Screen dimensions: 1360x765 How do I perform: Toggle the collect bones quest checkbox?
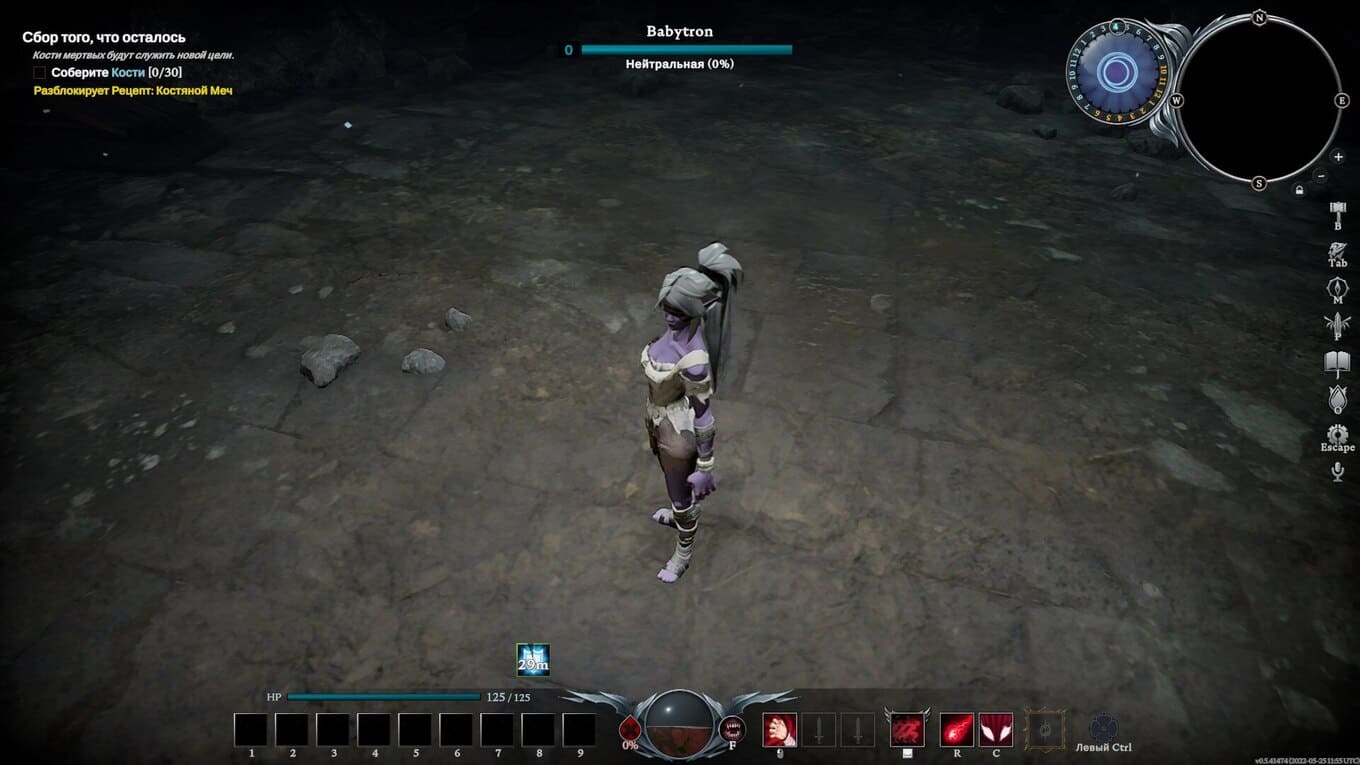40,73
